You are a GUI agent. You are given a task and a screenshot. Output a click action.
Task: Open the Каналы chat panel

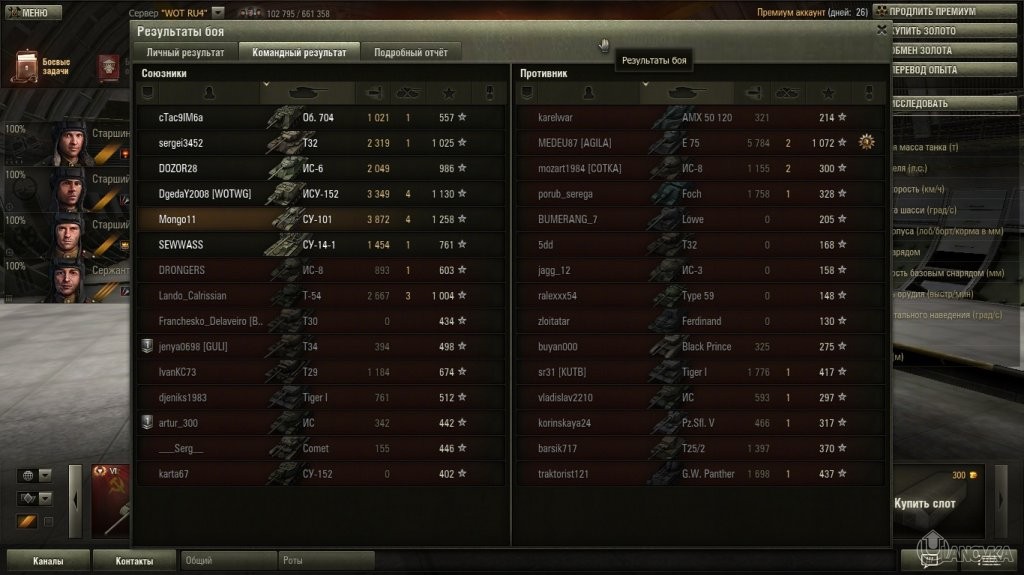coord(47,561)
